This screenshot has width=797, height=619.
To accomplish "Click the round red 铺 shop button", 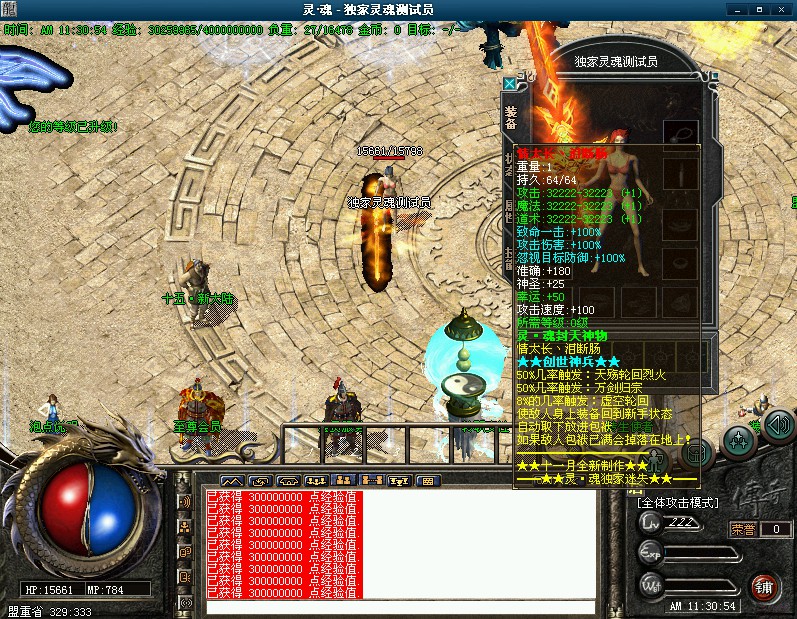I will [766, 585].
